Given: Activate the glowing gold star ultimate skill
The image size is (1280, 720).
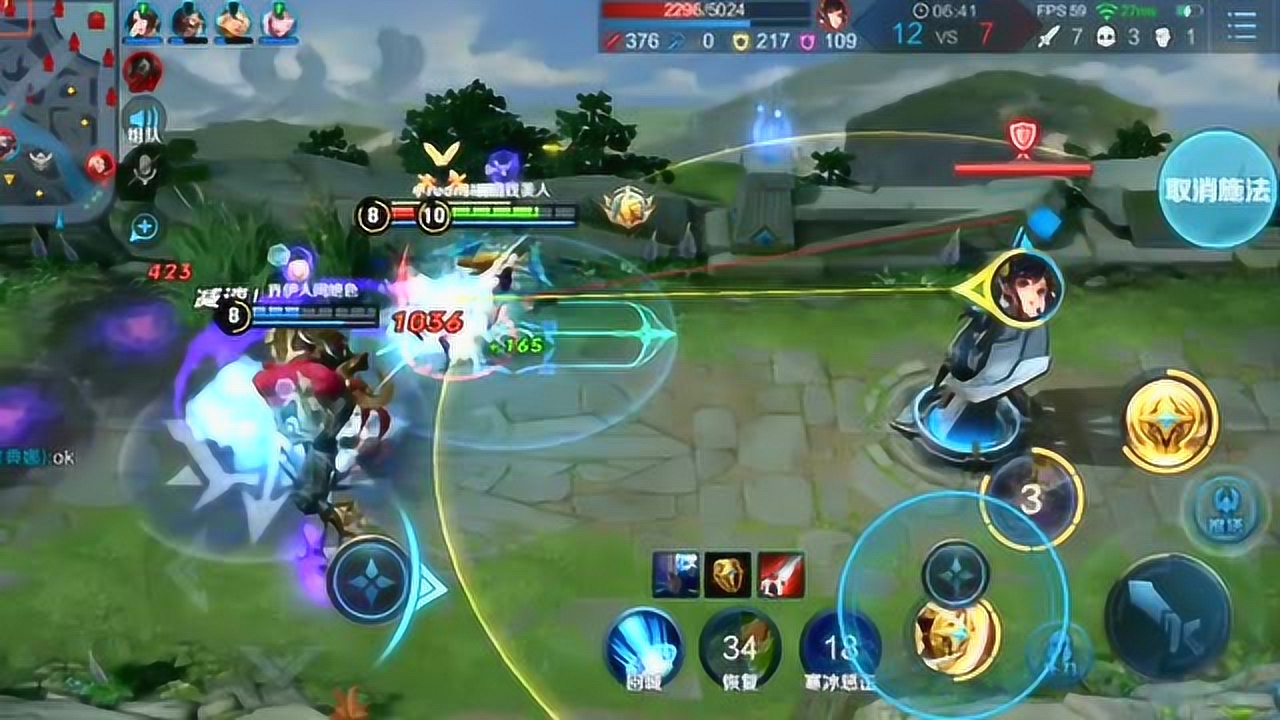Looking at the screenshot, I should 1169,420.
